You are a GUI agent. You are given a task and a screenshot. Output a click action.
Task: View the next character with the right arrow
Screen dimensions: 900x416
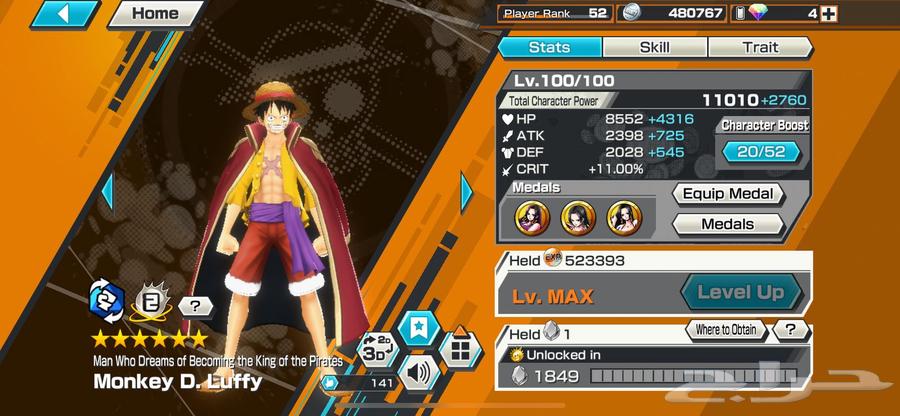pyautogui.click(x=466, y=190)
